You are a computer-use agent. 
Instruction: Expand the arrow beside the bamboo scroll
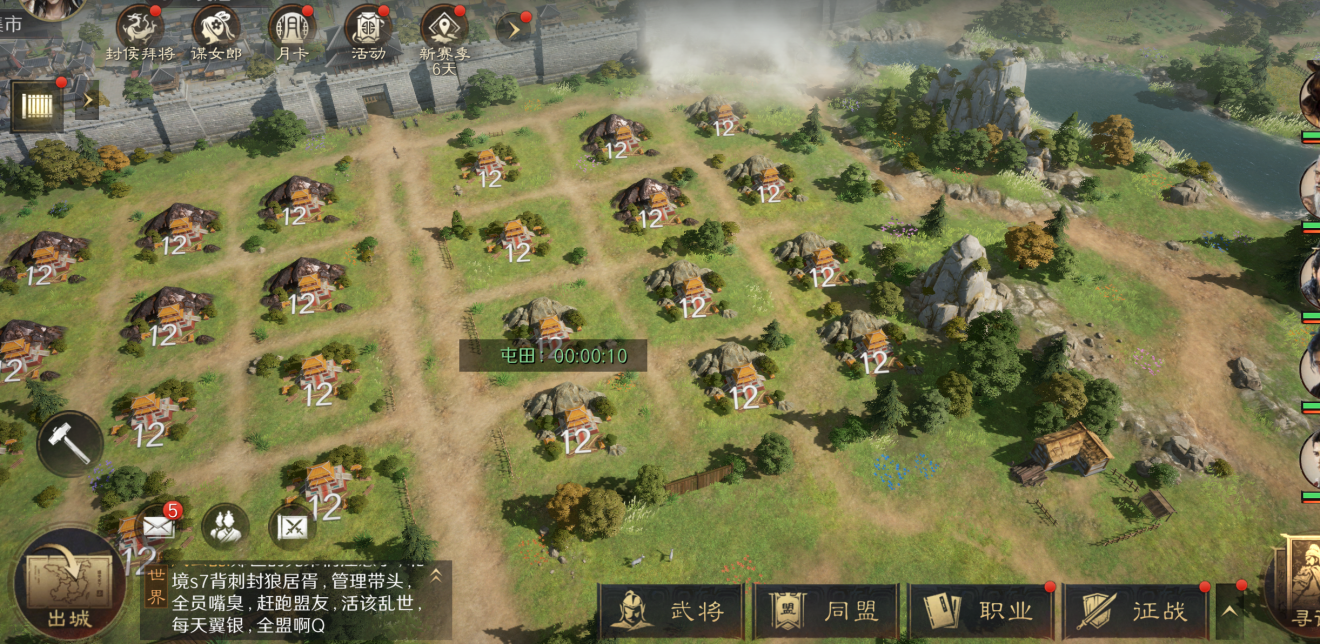point(87,100)
